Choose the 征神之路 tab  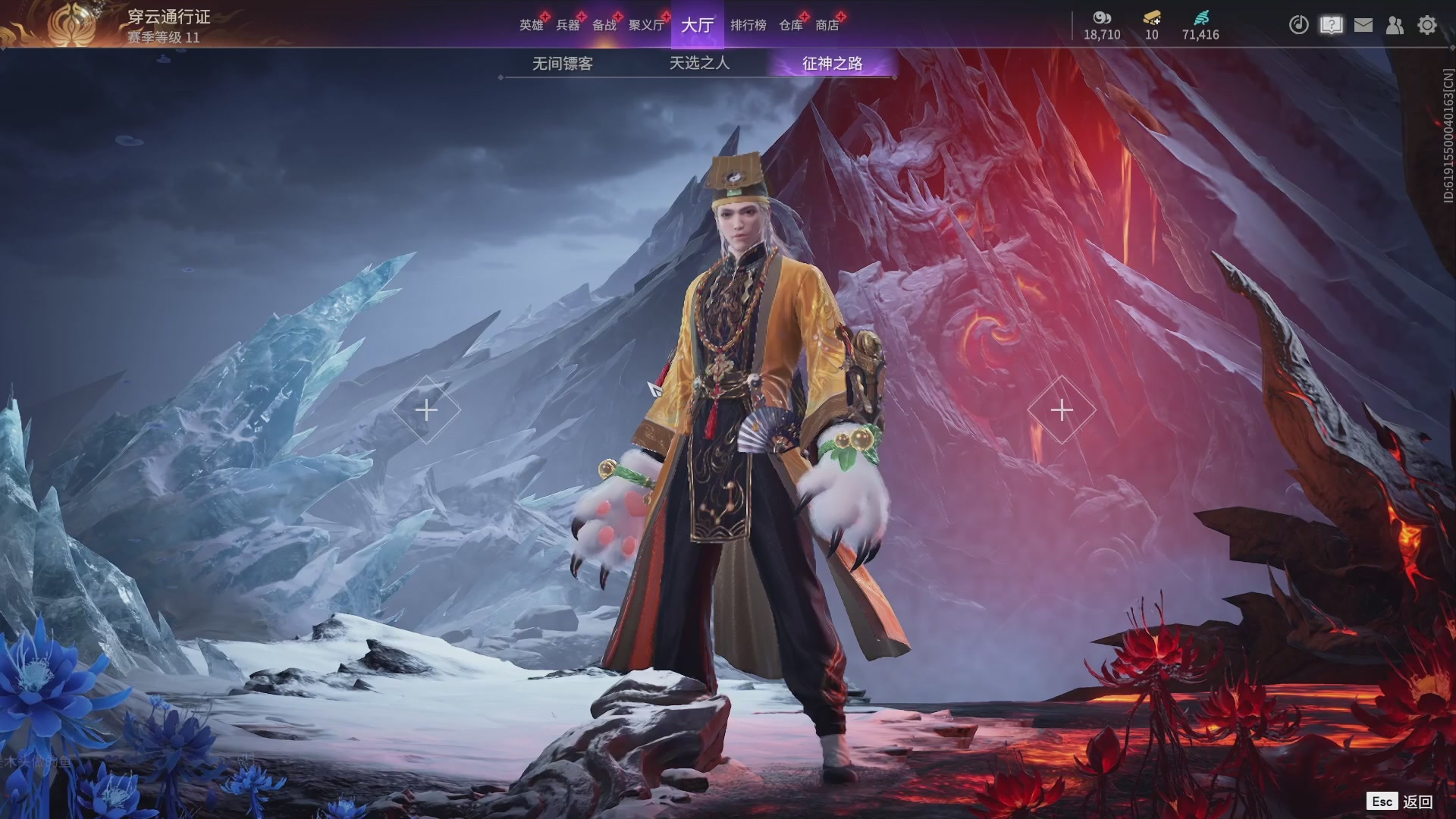832,64
